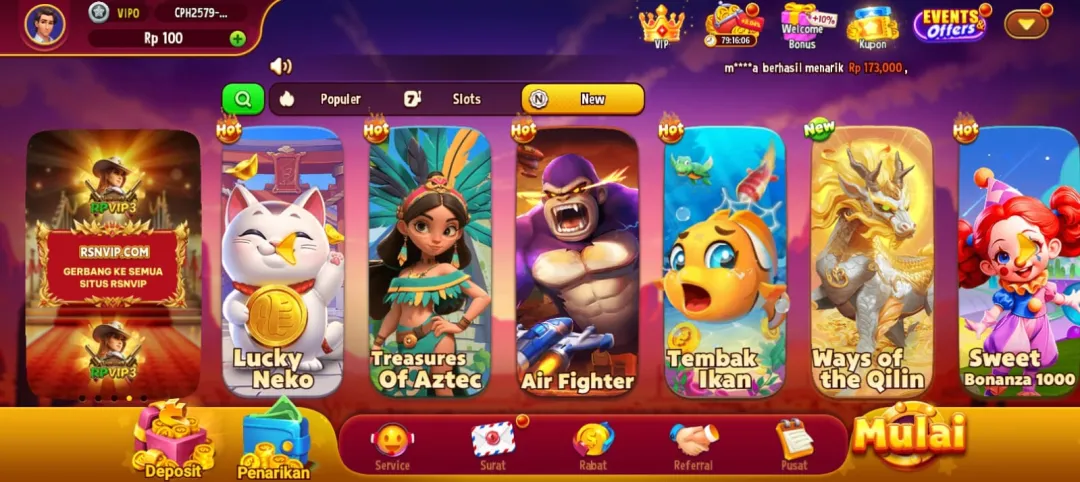The height and width of the screenshot is (482, 1080).
Task: Toggle the sound speaker icon
Action: pyautogui.click(x=281, y=66)
